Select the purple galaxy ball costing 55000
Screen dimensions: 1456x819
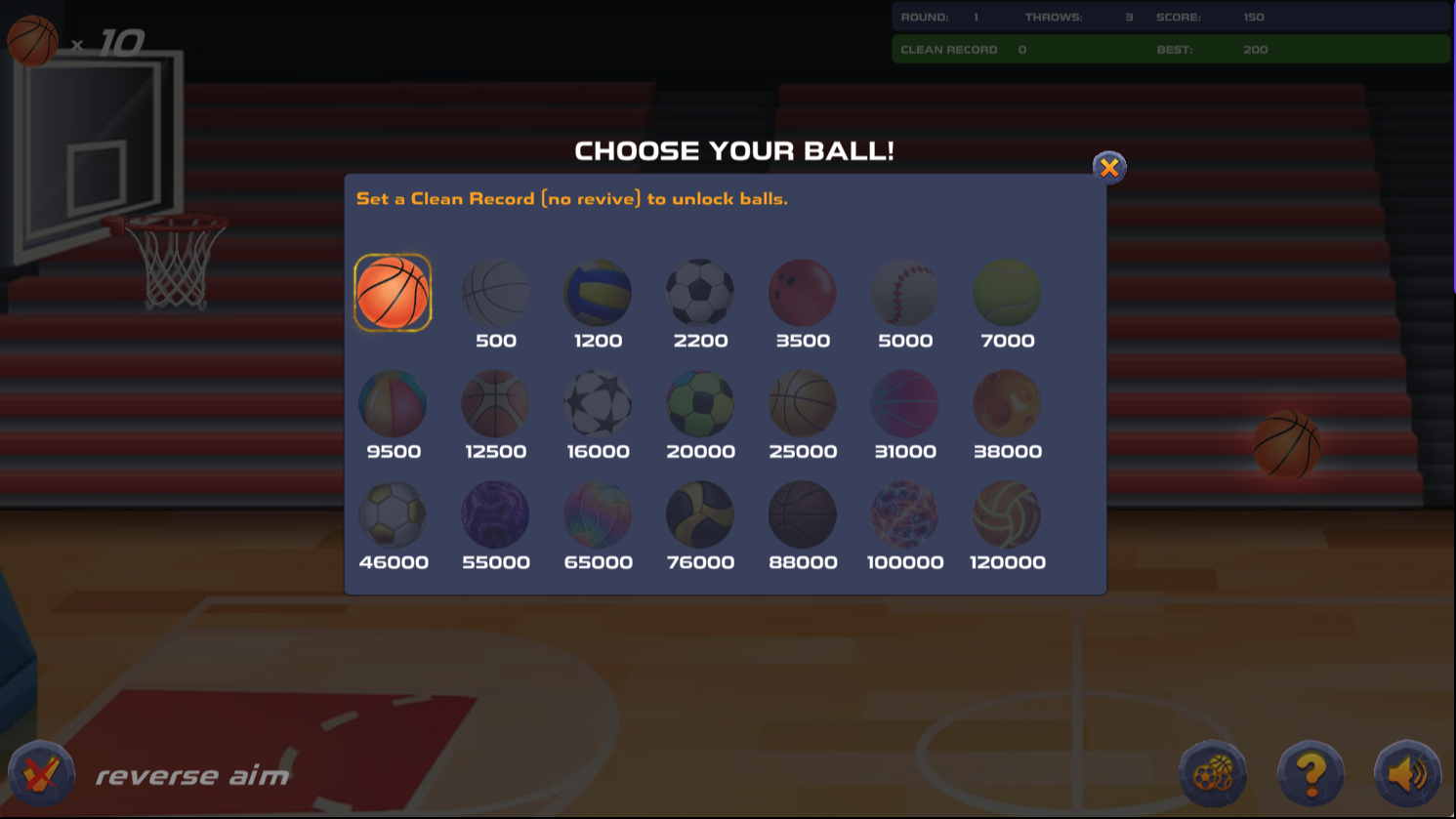pyautogui.click(x=495, y=513)
